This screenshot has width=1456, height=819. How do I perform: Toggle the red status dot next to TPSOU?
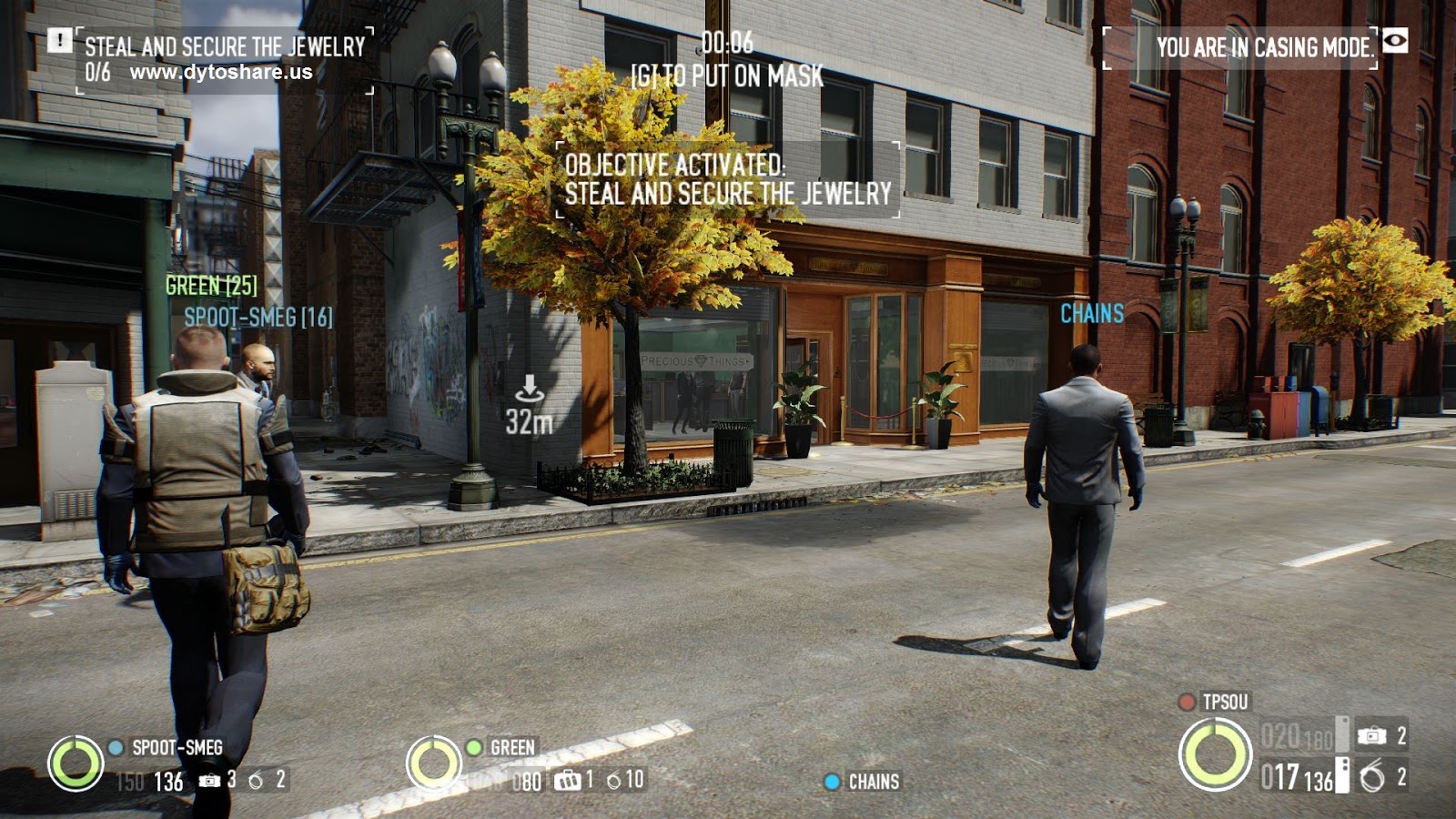[1187, 702]
